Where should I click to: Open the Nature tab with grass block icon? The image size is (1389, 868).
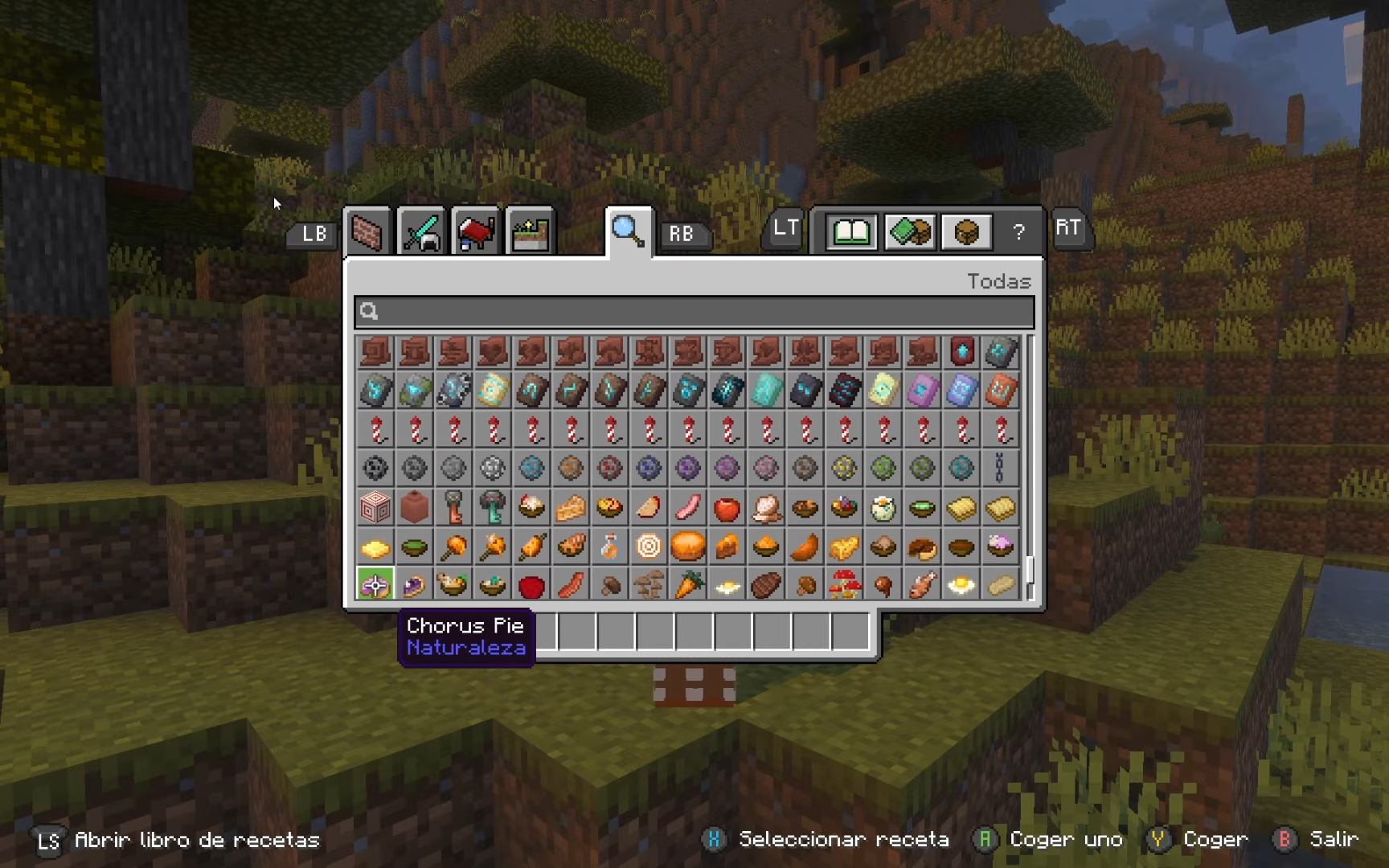529,232
